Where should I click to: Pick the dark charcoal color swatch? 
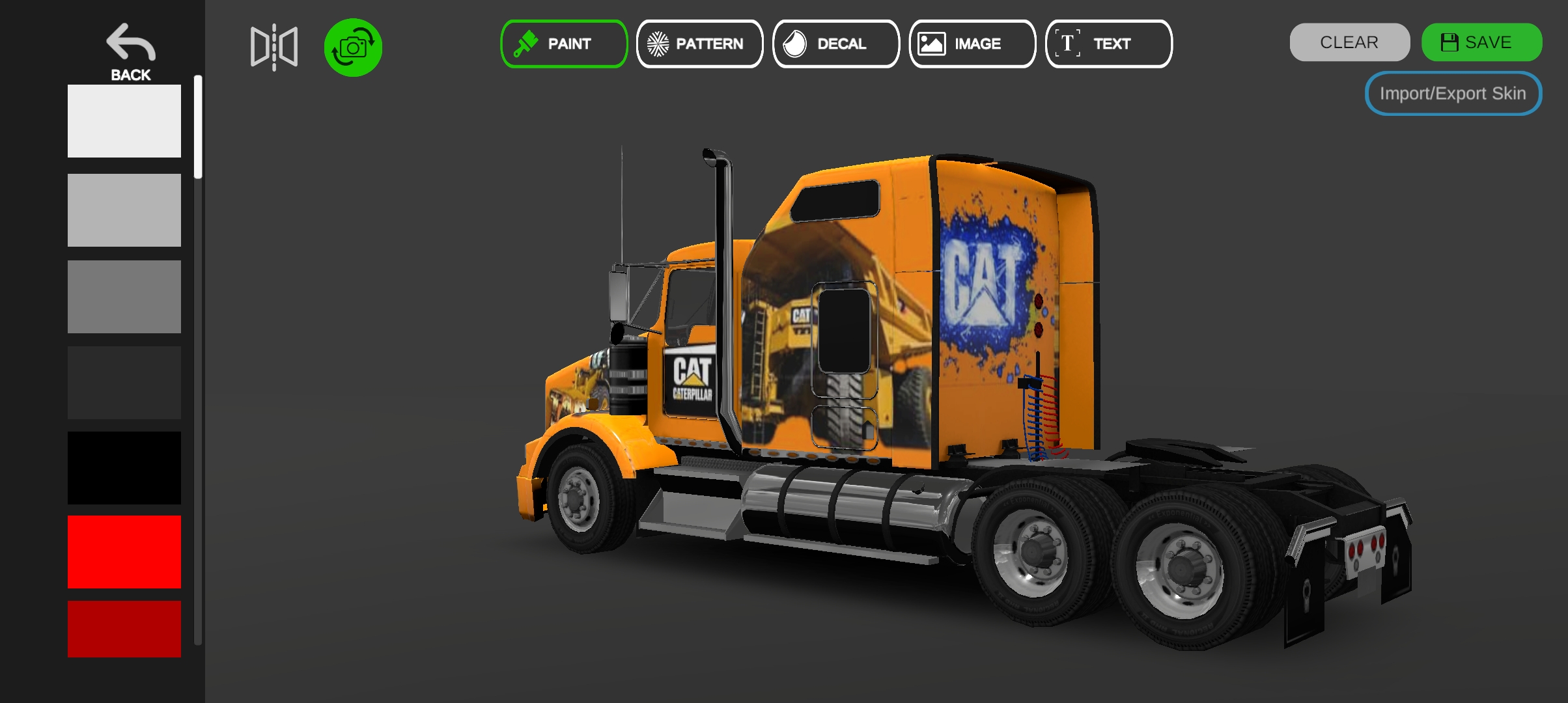(x=124, y=383)
